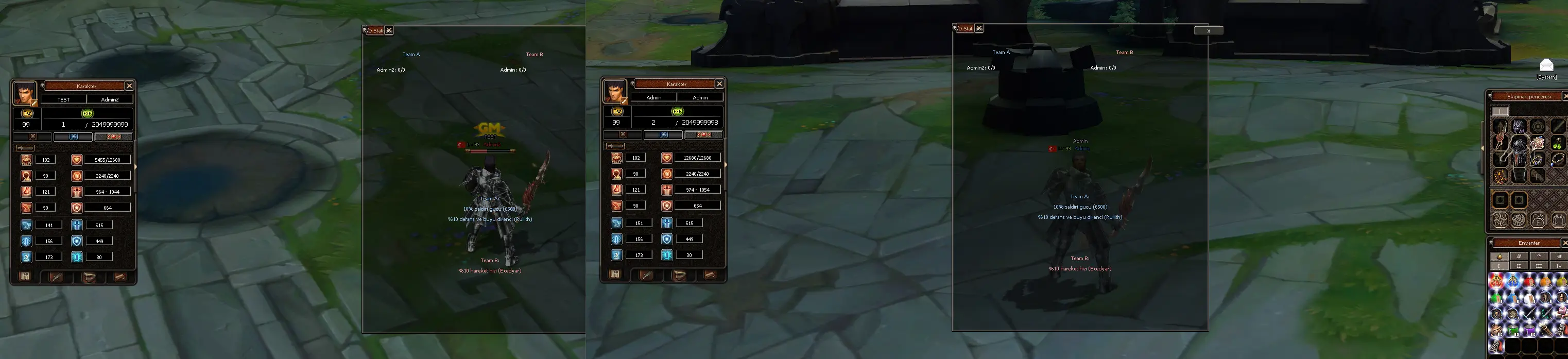Image resolution: width=1568 pixels, height=359 pixels.
Task: Click the red emblem button in TEST's Karakter window
Action: coord(113,137)
